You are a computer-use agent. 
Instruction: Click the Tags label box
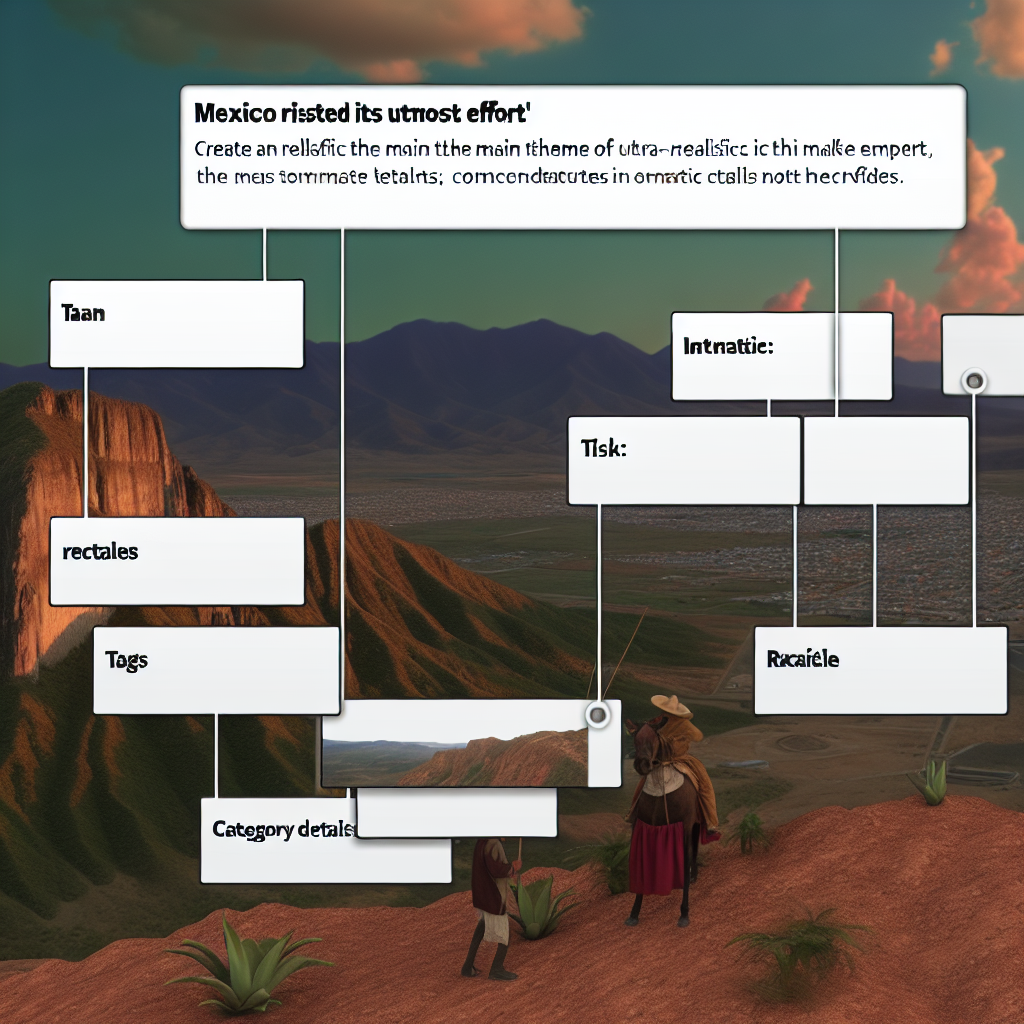click(x=216, y=670)
